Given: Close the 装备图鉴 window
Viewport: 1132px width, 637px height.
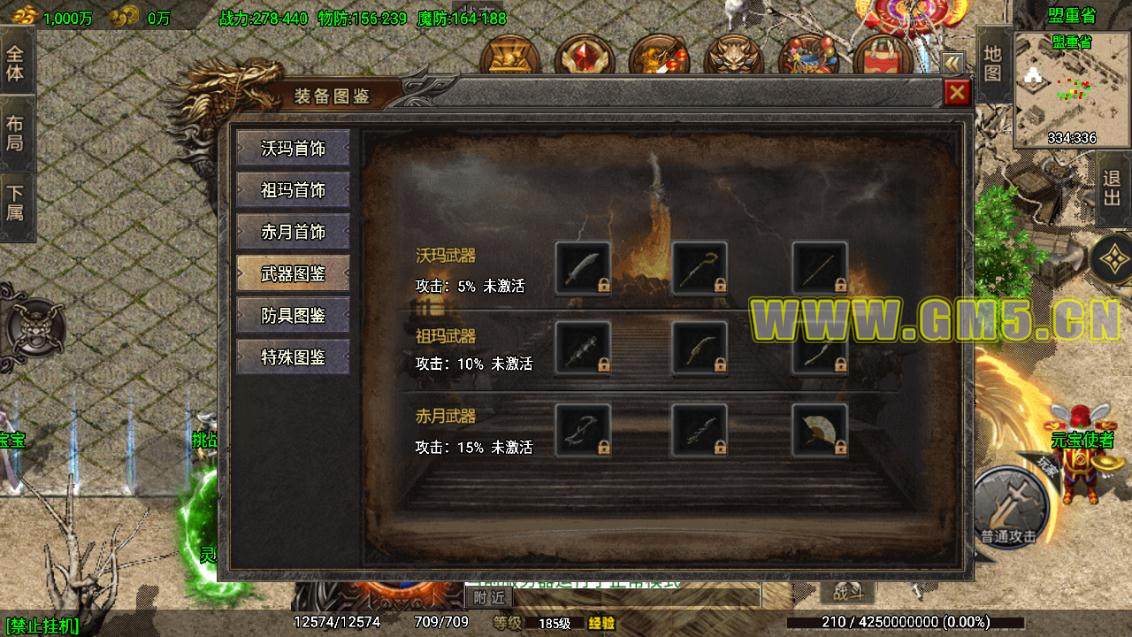Looking at the screenshot, I should pos(957,93).
